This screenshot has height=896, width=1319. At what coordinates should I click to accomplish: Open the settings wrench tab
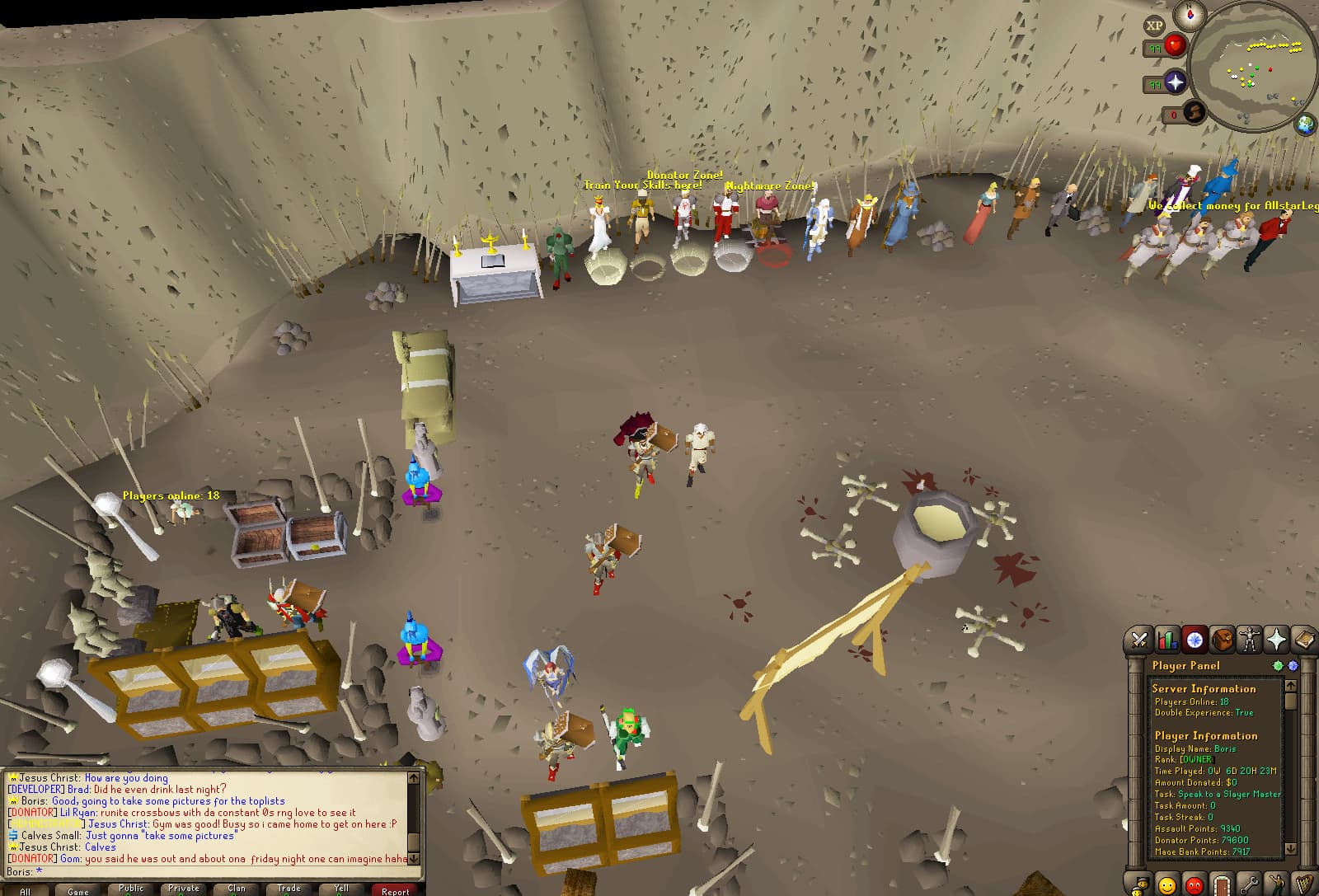tap(1249, 884)
